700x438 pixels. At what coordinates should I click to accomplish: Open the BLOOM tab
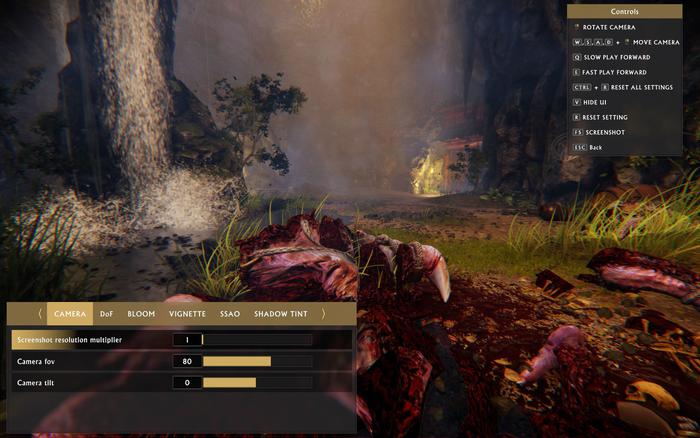click(141, 314)
